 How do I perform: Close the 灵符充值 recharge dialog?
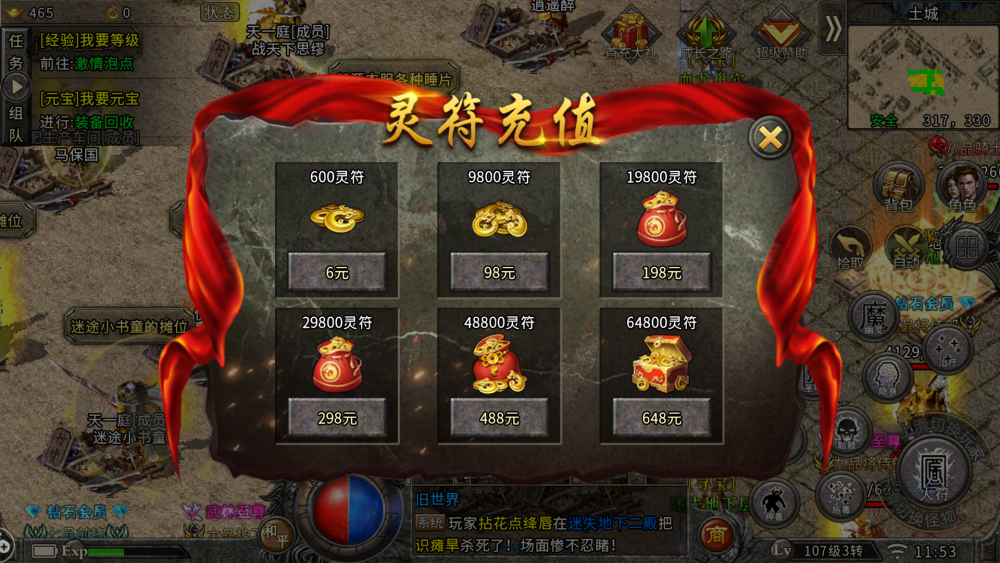coord(769,139)
